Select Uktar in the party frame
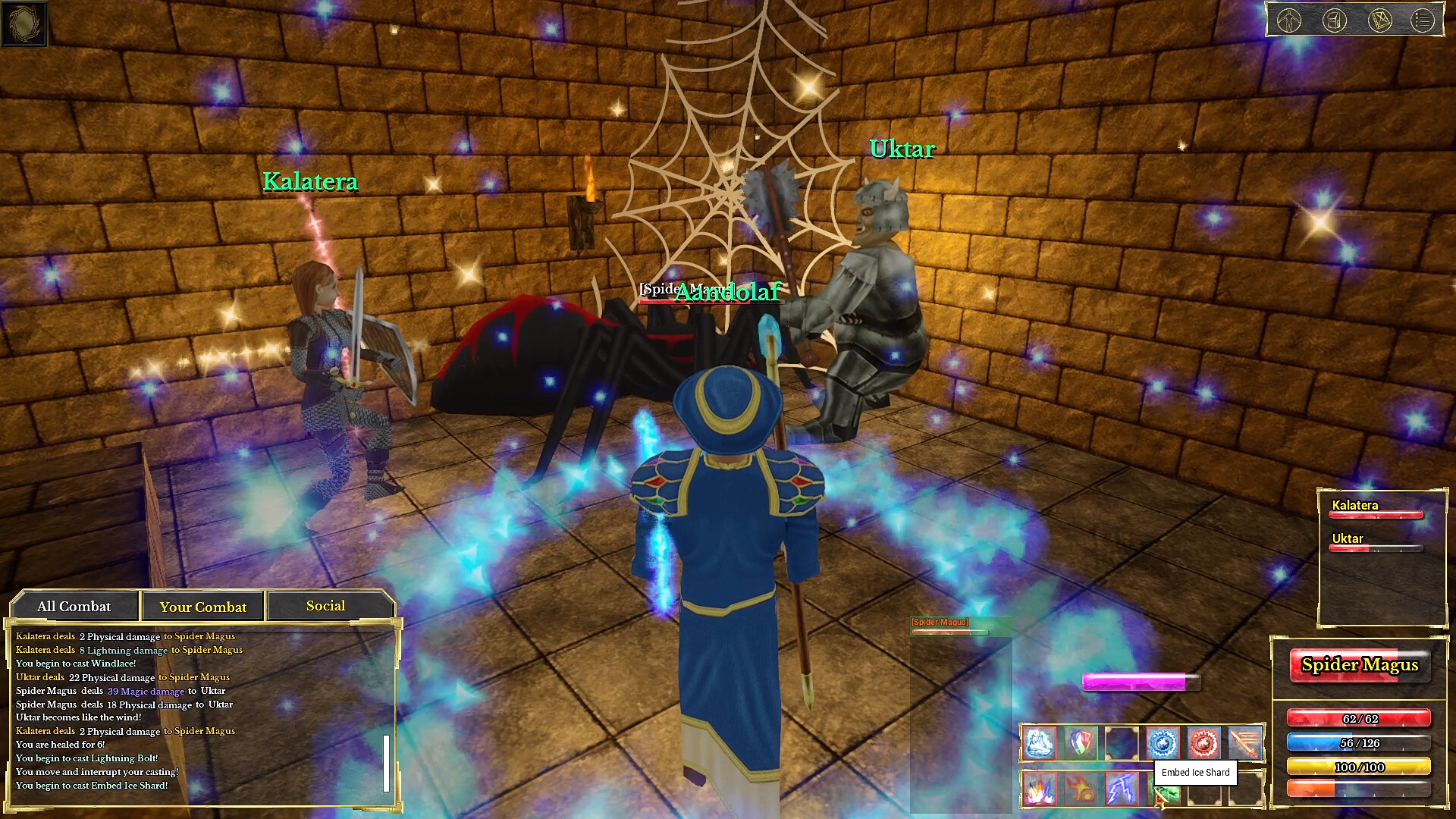The image size is (1456, 819). point(1376,544)
